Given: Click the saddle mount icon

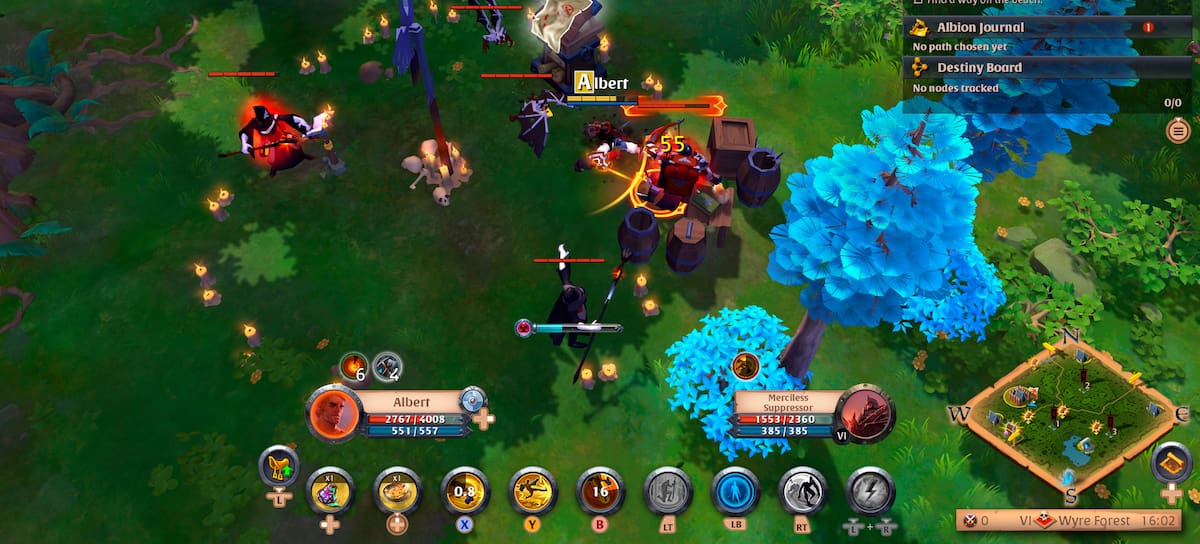Looking at the screenshot, I should (x=279, y=466).
